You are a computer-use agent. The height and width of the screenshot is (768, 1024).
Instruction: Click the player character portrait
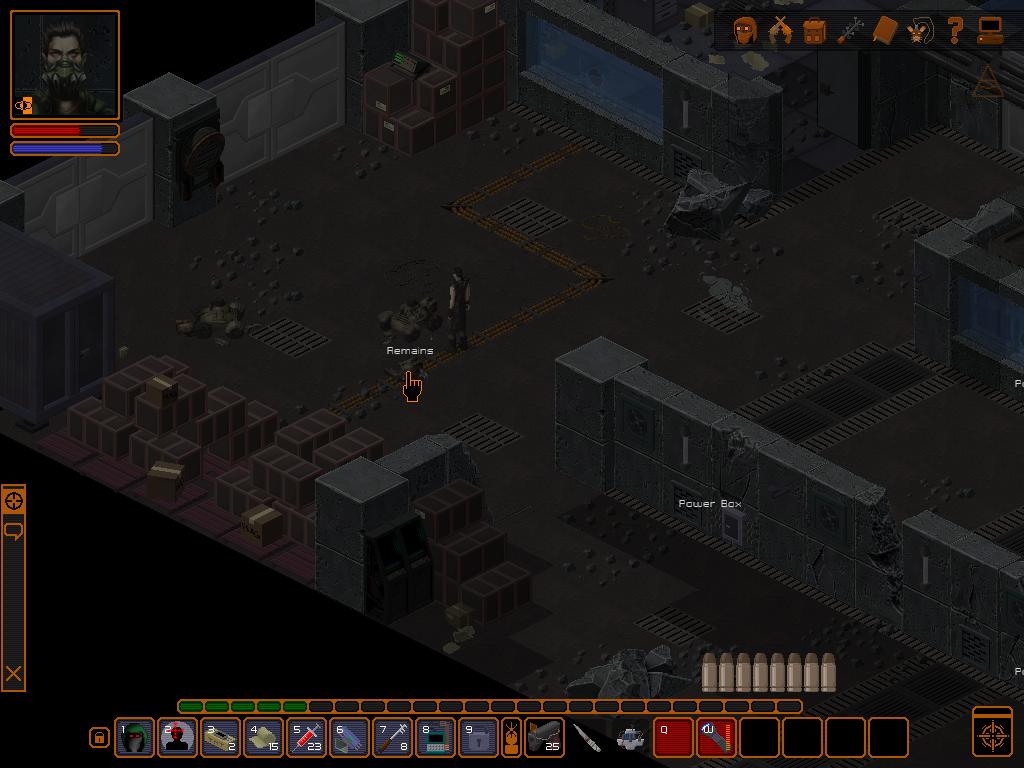coord(65,65)
